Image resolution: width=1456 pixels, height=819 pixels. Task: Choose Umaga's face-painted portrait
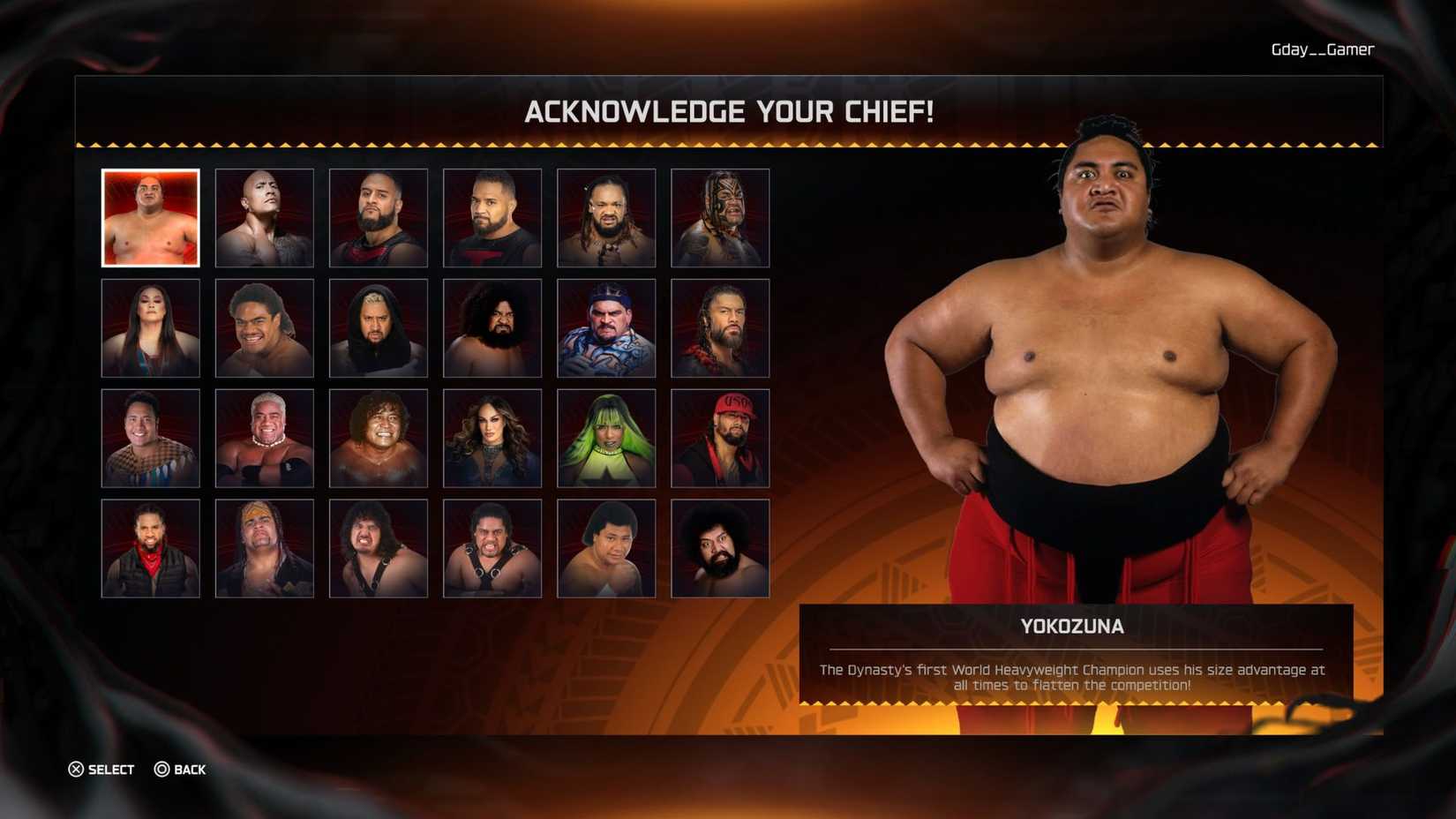pos(719,217)
